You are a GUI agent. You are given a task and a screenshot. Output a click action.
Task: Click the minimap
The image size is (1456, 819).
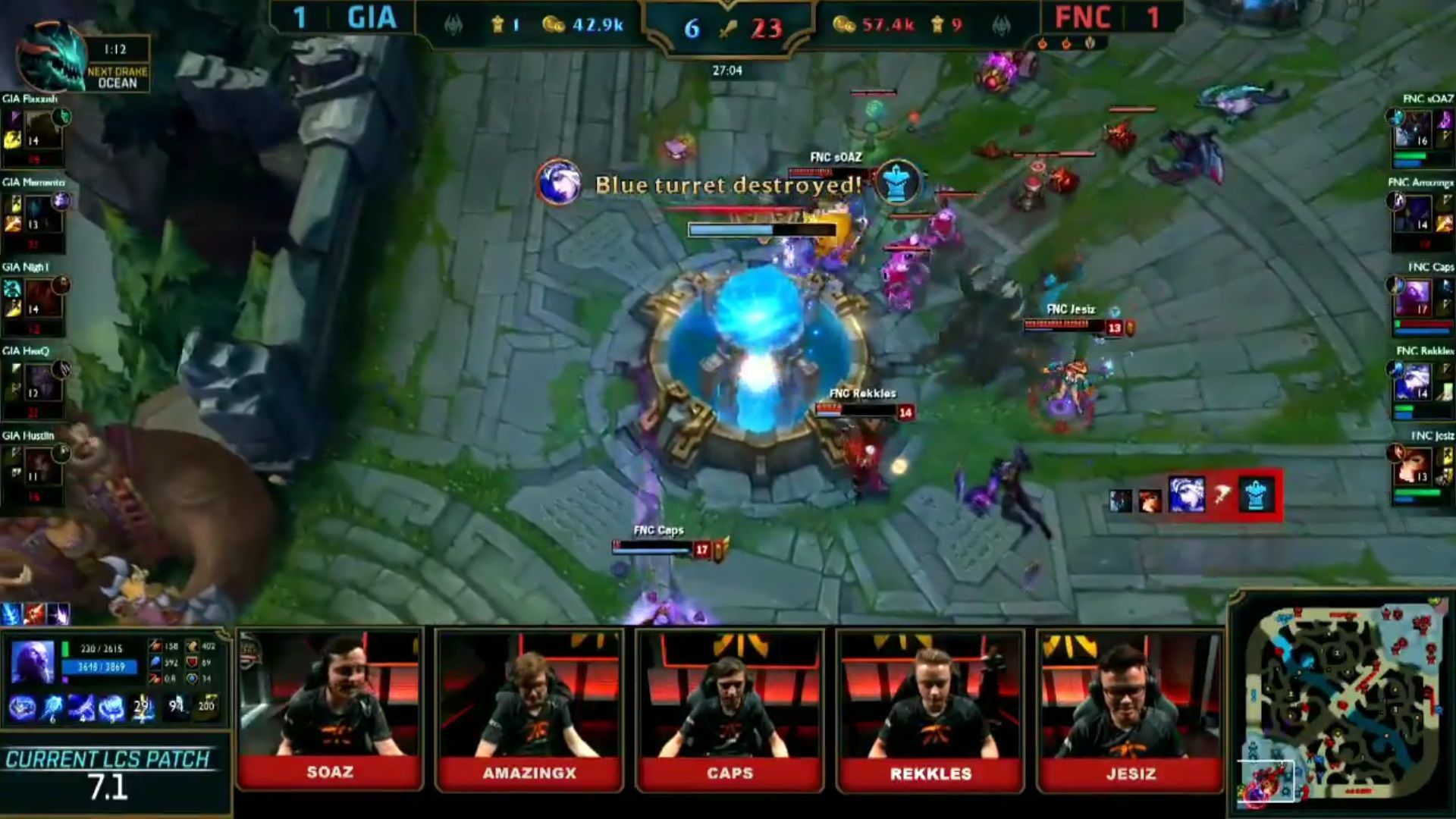pyautogui.click(x=1344, y=703)
